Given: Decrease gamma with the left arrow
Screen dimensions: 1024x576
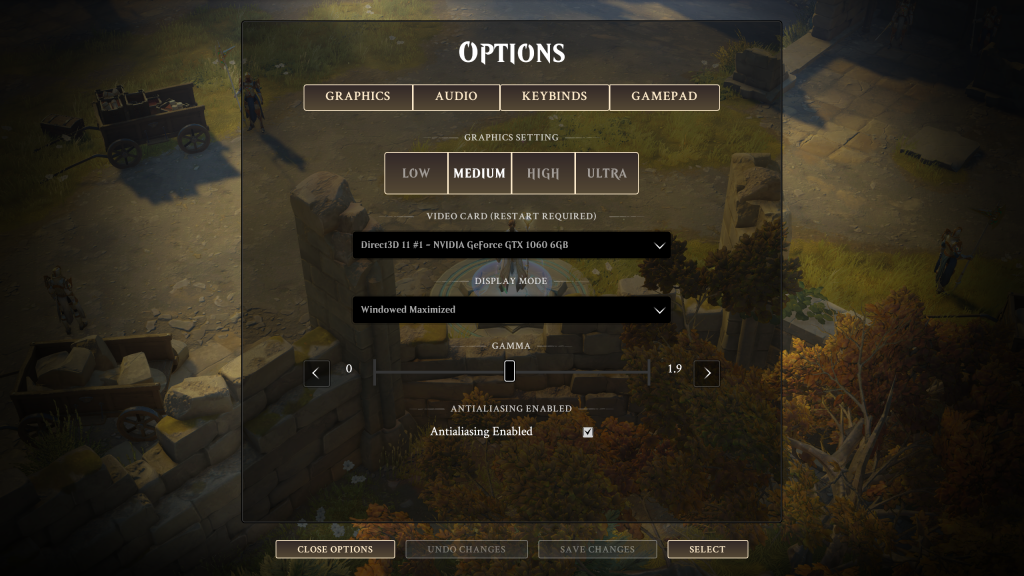Looking at the screenshot, I should pyautogui.click(x=317, y=373).
